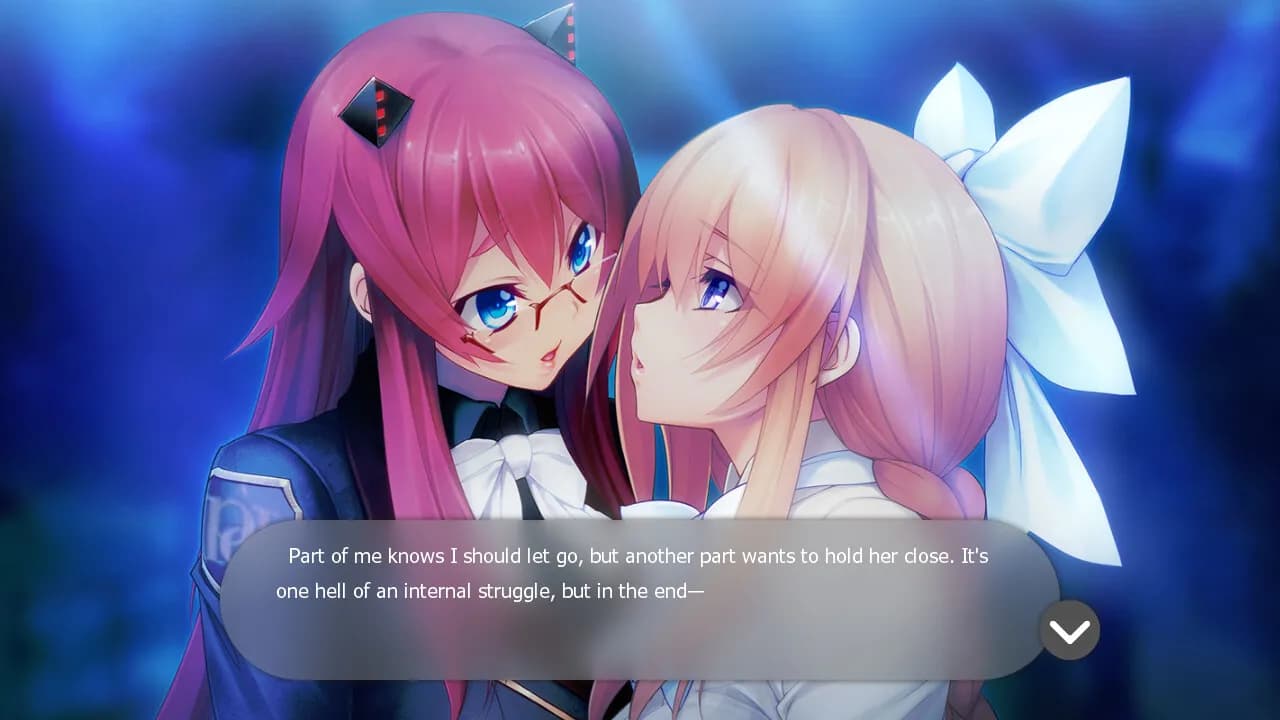Screen dimensions: 1280x720
Task: Tap the continue chevron in the dialogue box
Action: 1070,630
